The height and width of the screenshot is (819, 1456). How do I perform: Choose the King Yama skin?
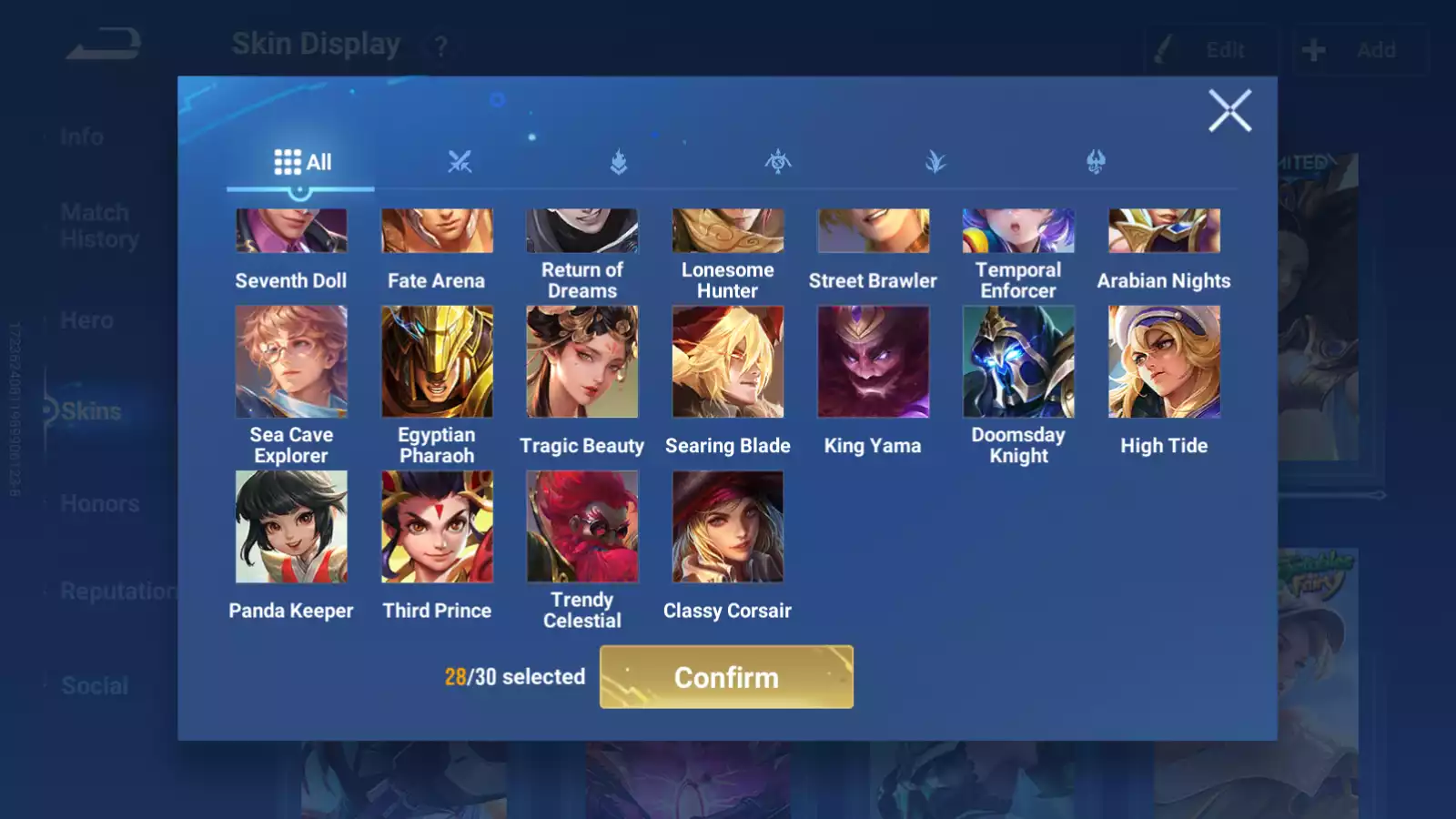(873, 362)
